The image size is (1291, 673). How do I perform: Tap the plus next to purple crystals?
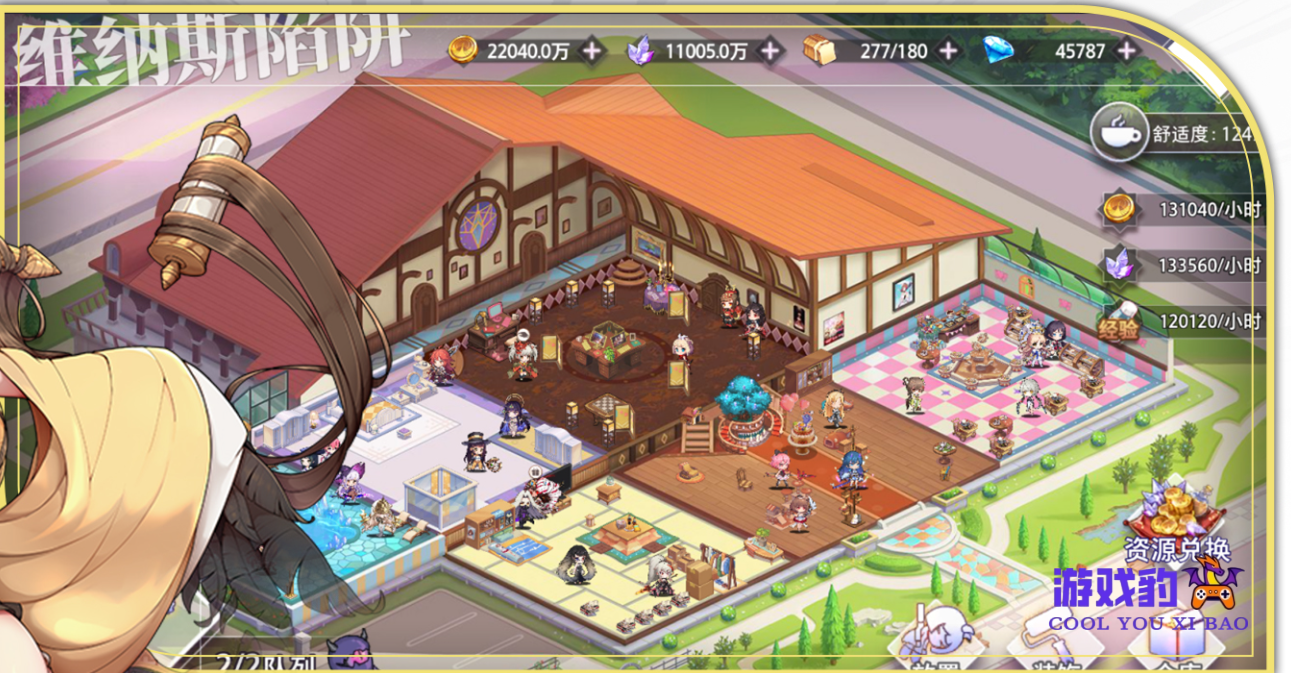point(769,50)
